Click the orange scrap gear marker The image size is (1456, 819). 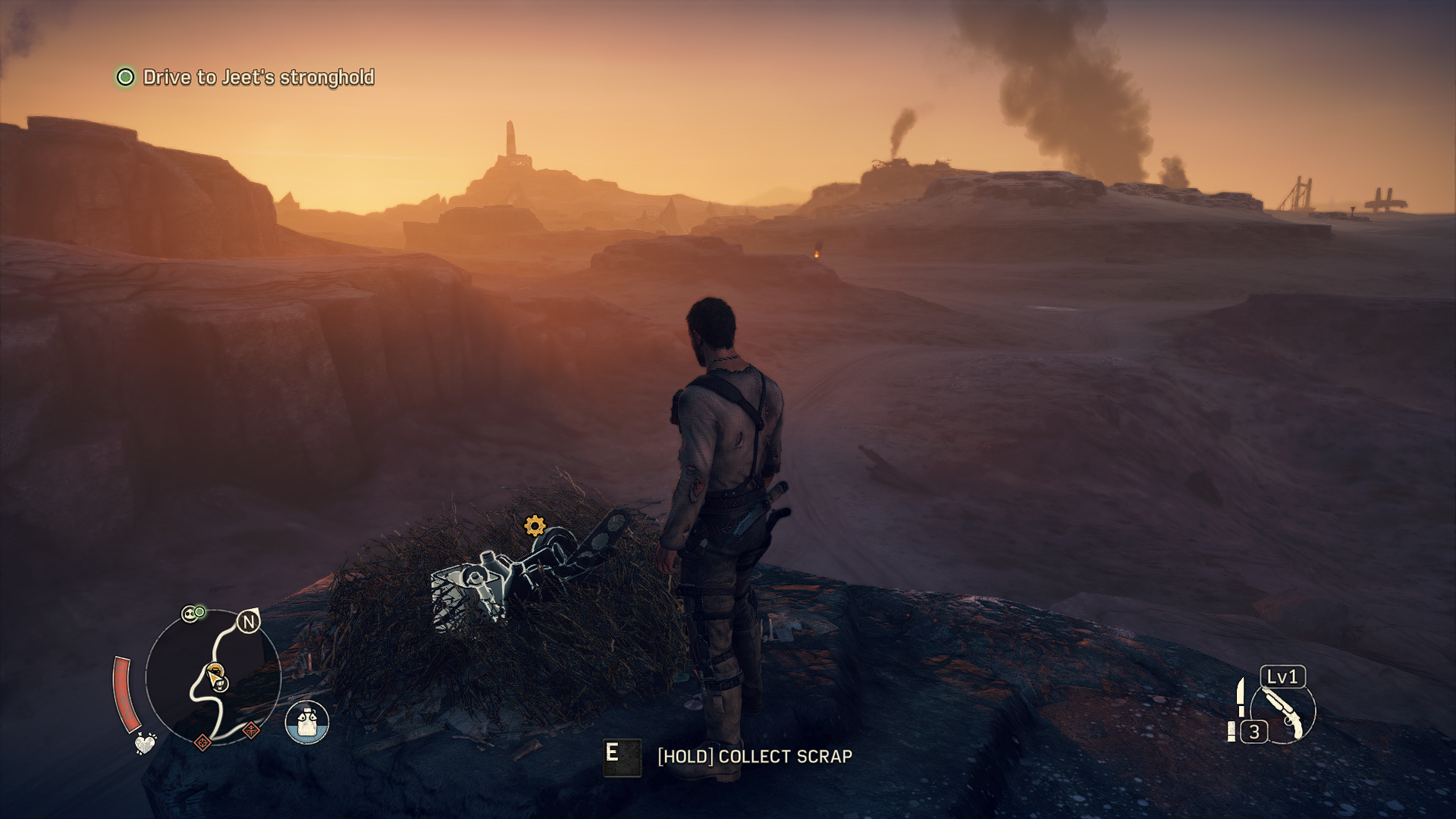coord(535,525)
